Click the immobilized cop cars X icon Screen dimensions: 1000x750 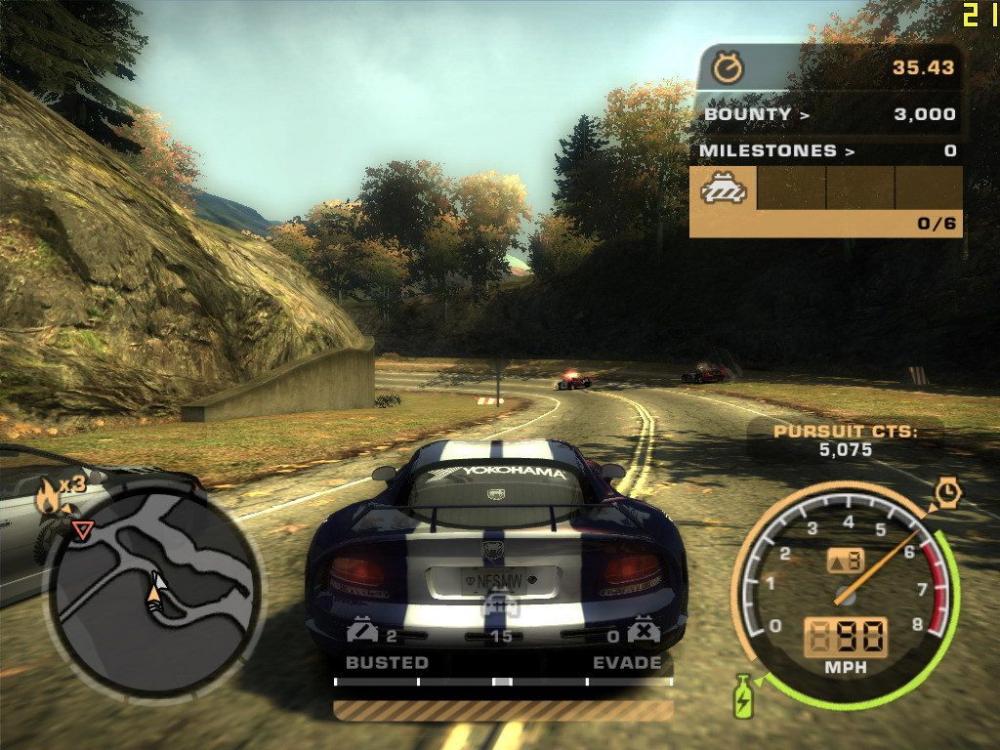point(642,632)
